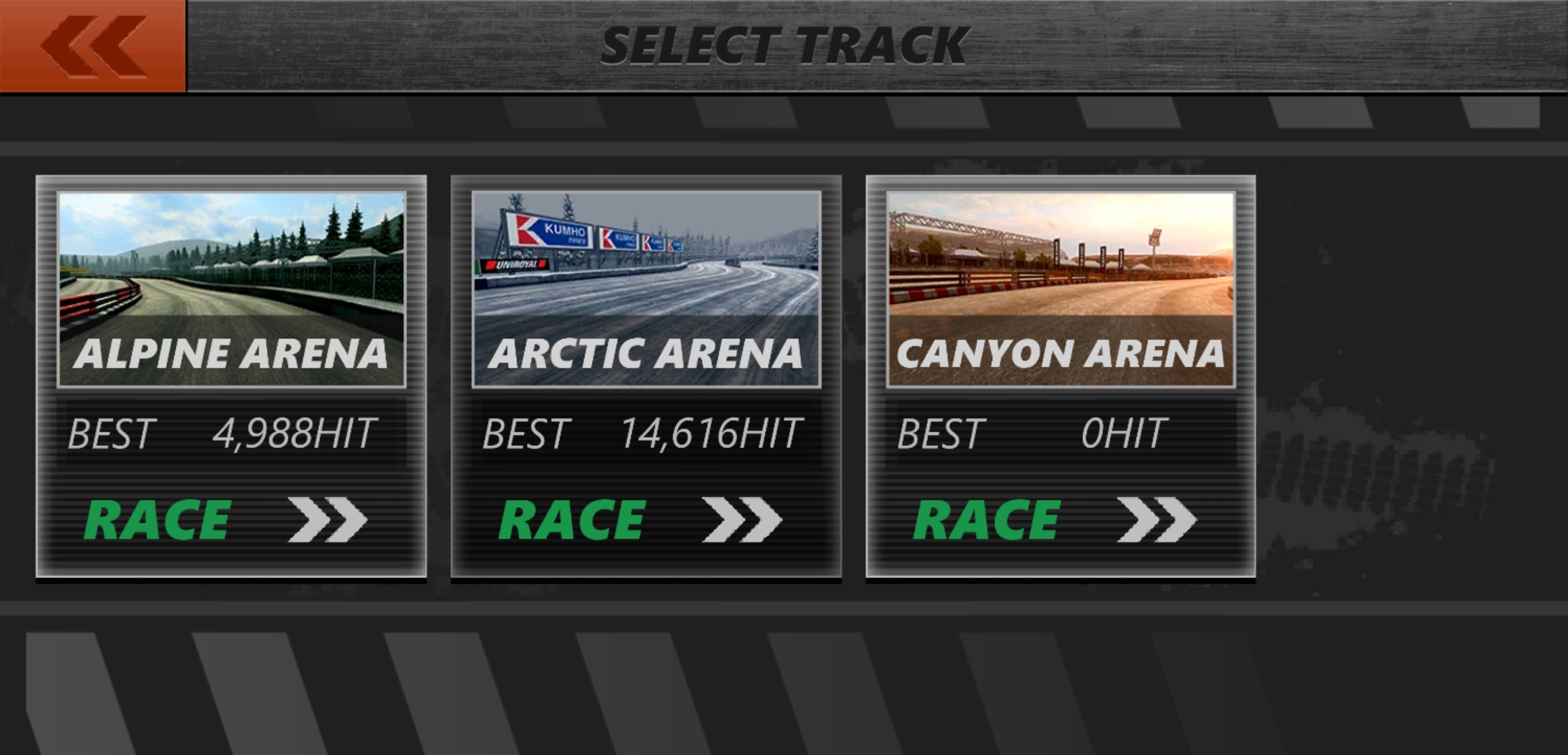The width and height of the screenshot is (1568, 755).
Task: Launch the Canyon Arena race
Action: [x=1055, y=520]
